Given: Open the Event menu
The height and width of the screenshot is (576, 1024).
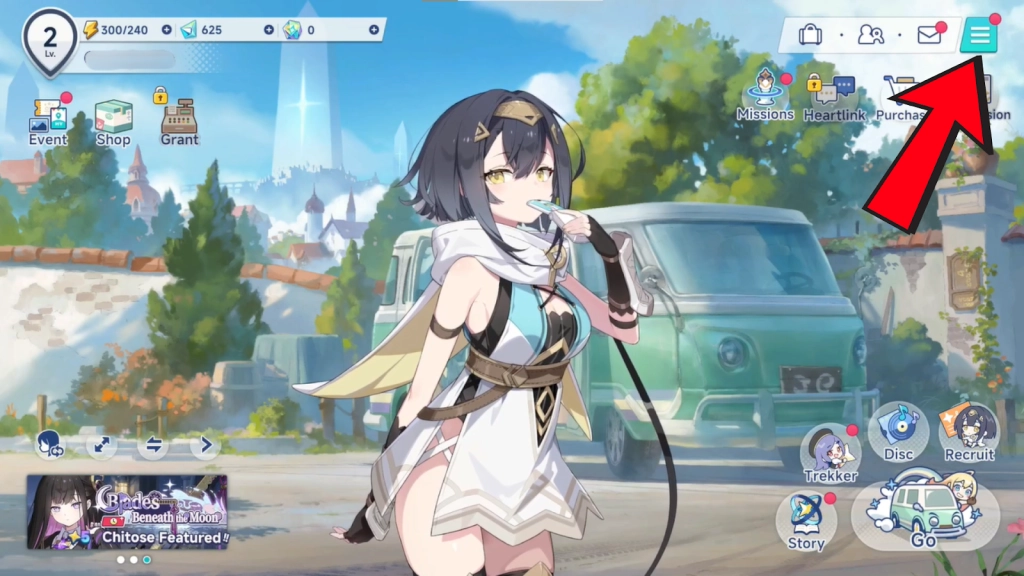Looking at the screenshot, I should coord(48,120).
